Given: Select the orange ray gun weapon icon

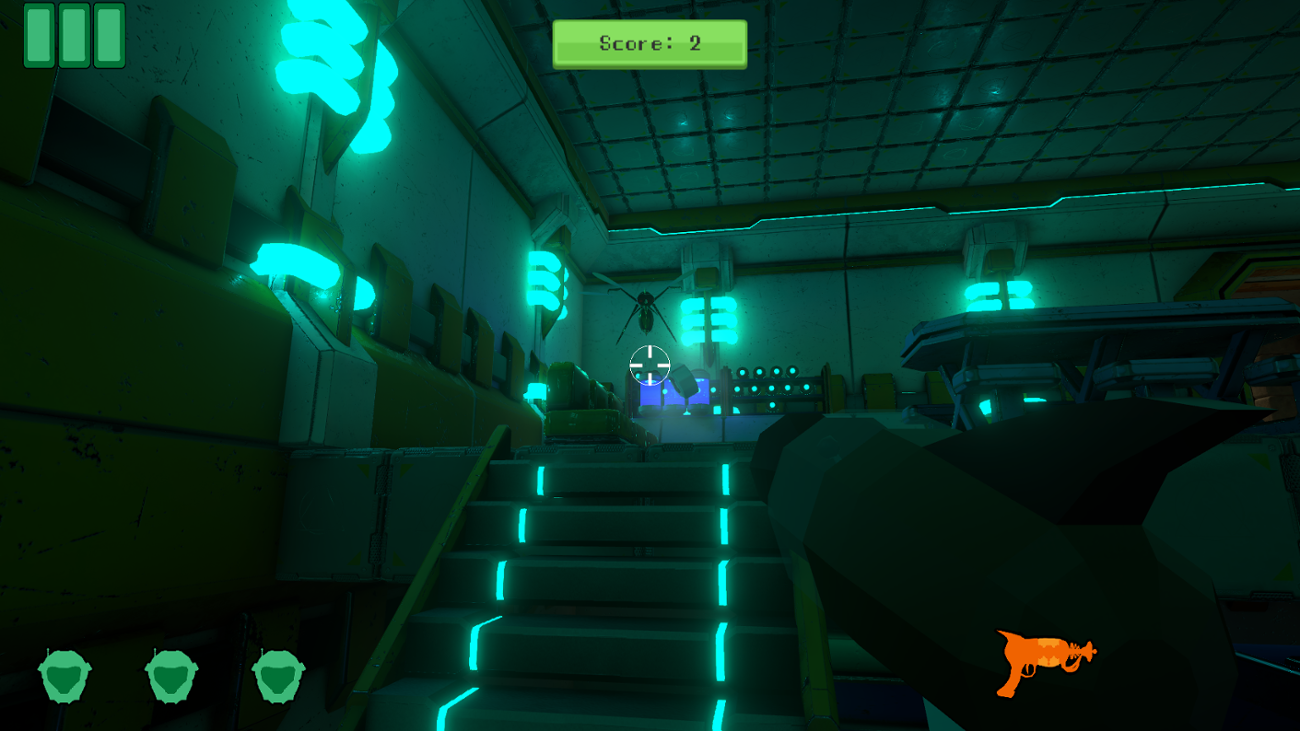Looking at the screenshot, I should coord(1043,662).
